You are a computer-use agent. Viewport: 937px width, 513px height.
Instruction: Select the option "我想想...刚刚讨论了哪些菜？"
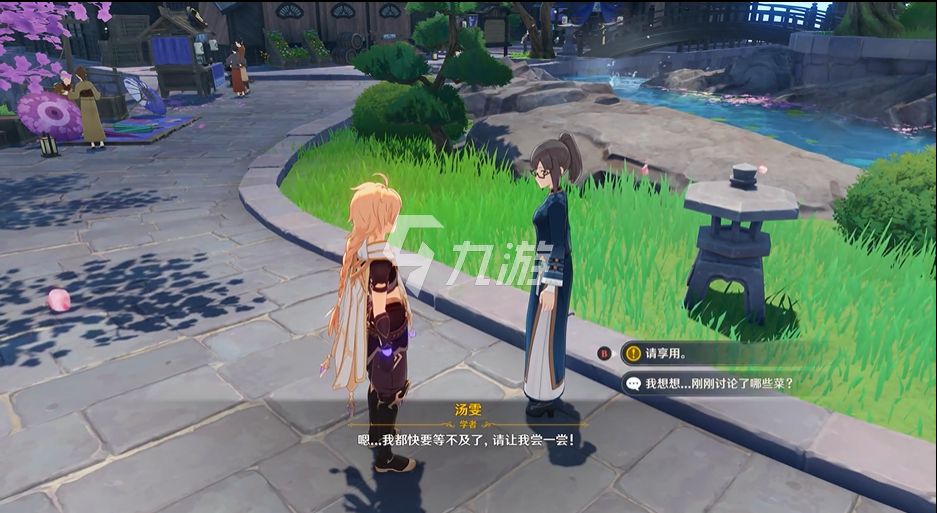[718, 383]
